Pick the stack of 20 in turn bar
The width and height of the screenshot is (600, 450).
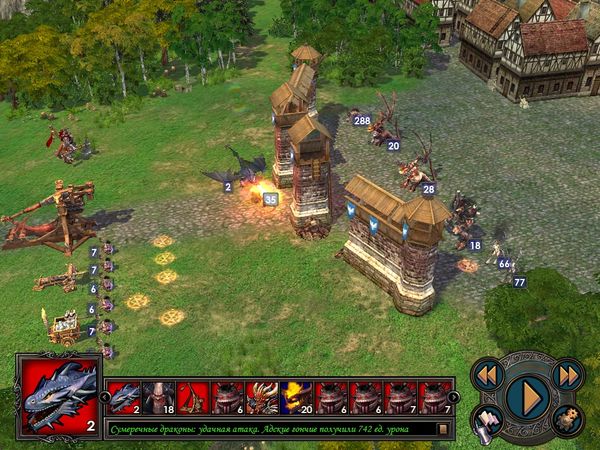(x=297, y=397)
